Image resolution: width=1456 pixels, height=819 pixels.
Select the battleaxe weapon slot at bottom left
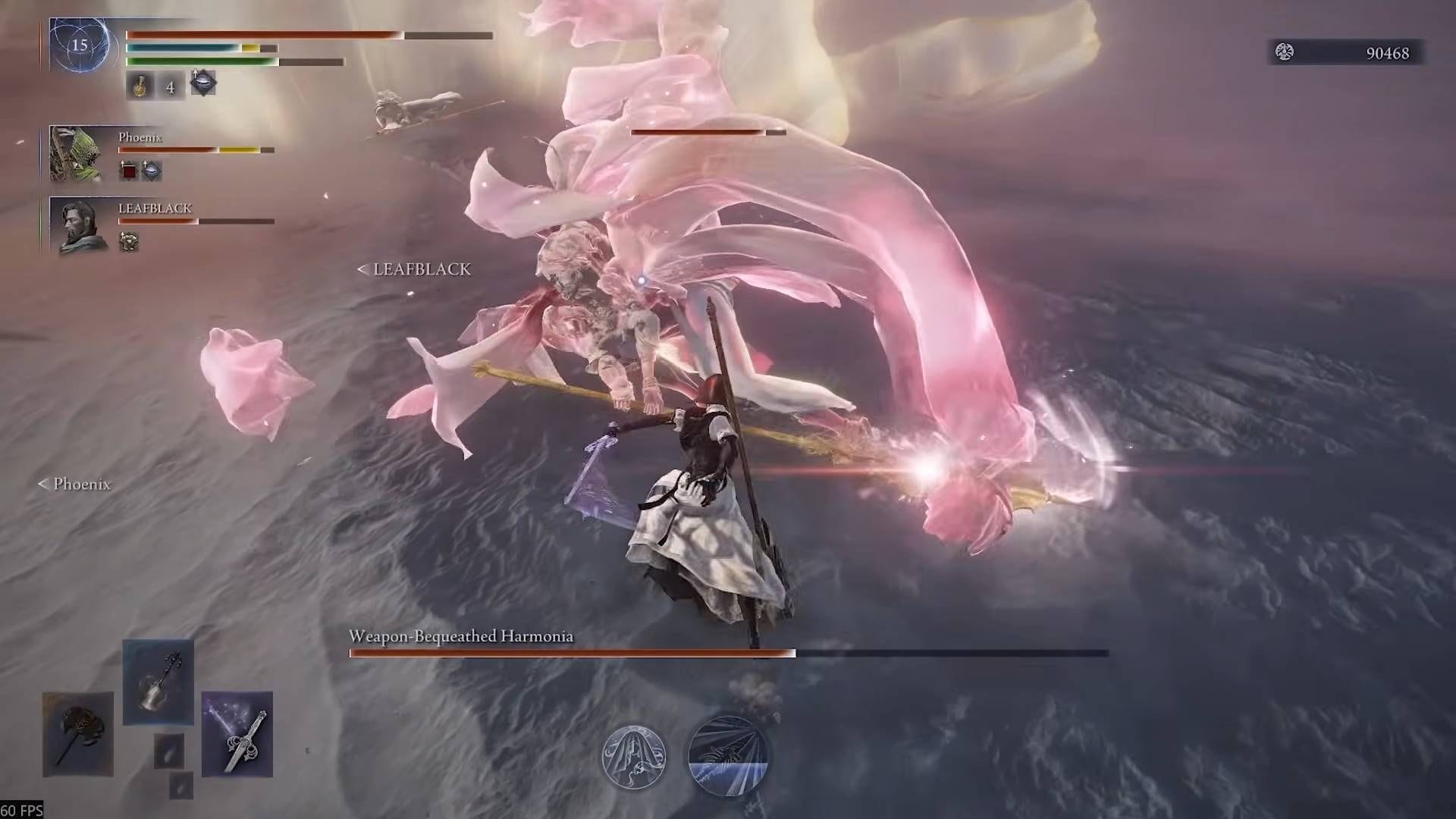pos(78,734)
